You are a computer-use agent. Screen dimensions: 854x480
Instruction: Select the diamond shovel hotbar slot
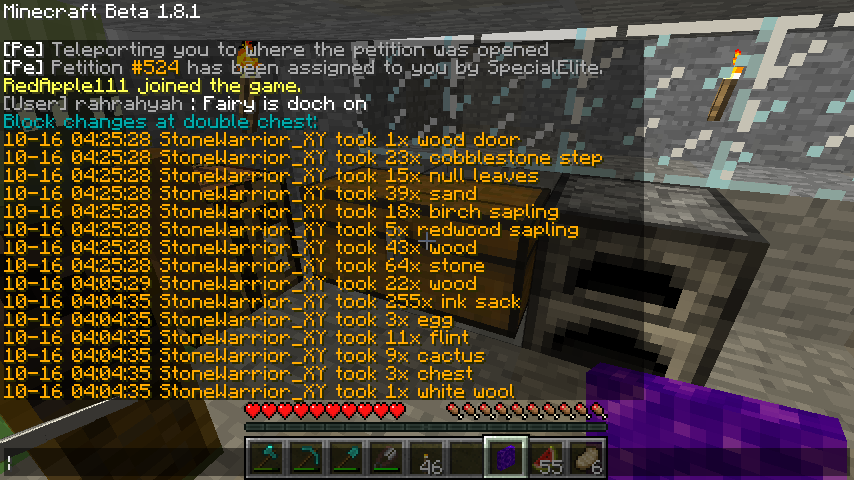(x=346, y=458)
